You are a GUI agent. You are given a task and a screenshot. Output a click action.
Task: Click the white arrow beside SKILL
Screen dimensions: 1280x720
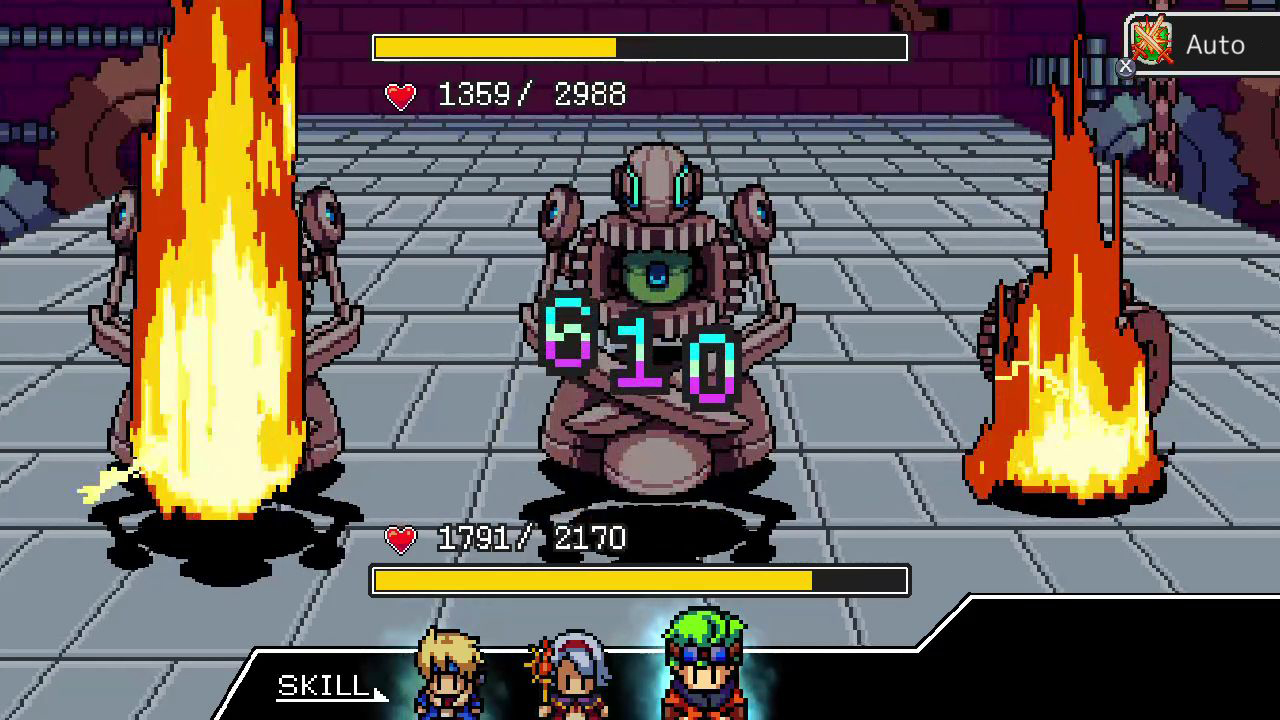point(376,694)
